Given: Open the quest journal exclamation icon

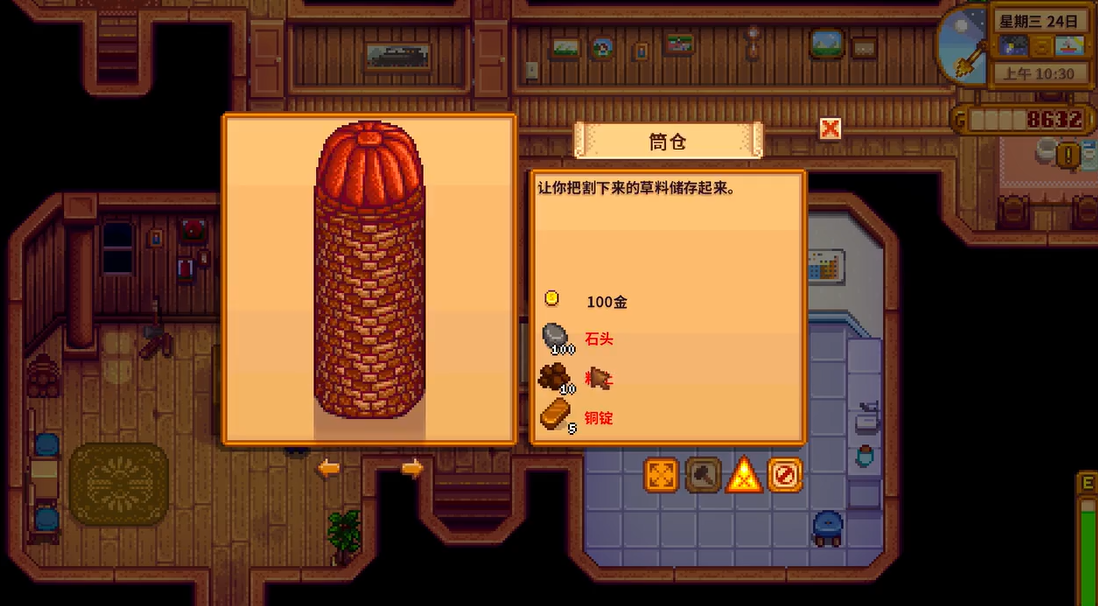Looking at the screenshot, I should 1071,155.
